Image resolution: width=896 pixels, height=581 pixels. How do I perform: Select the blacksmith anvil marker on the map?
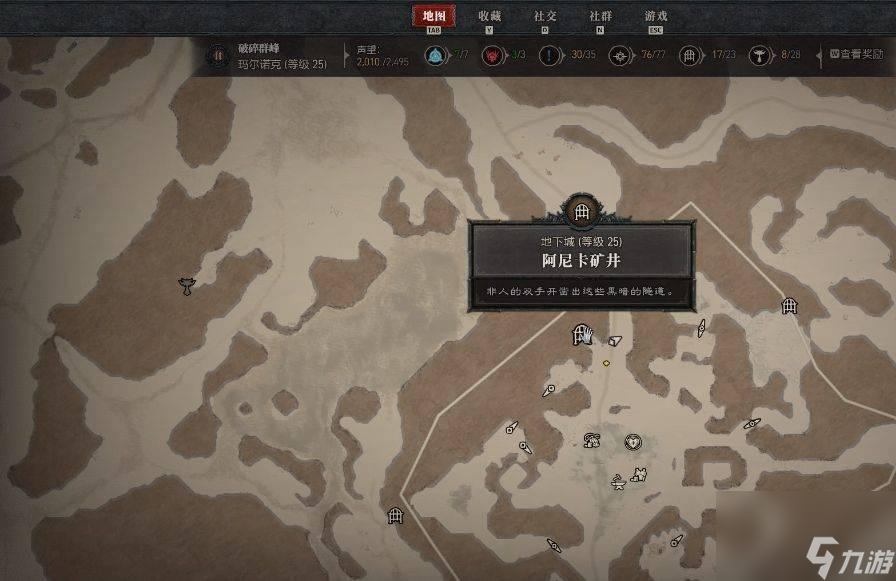click(620, 484)
